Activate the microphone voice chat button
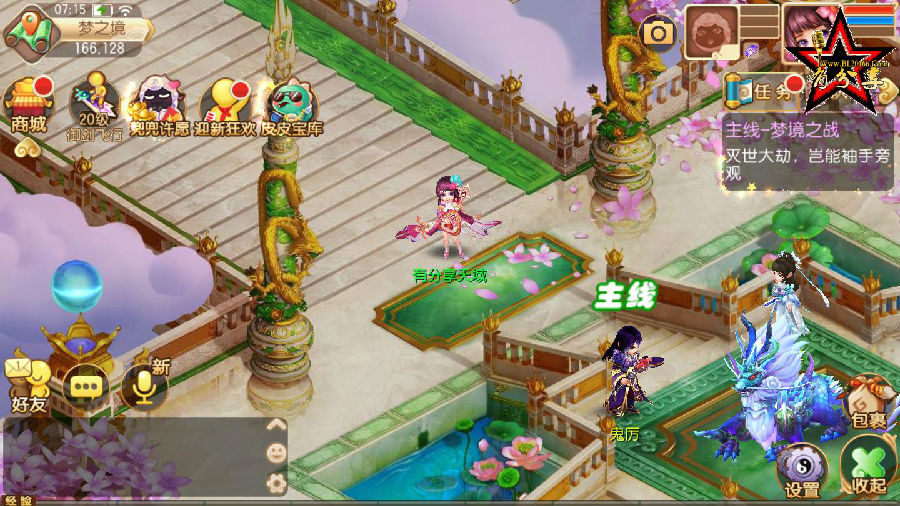 coord(144,385)
